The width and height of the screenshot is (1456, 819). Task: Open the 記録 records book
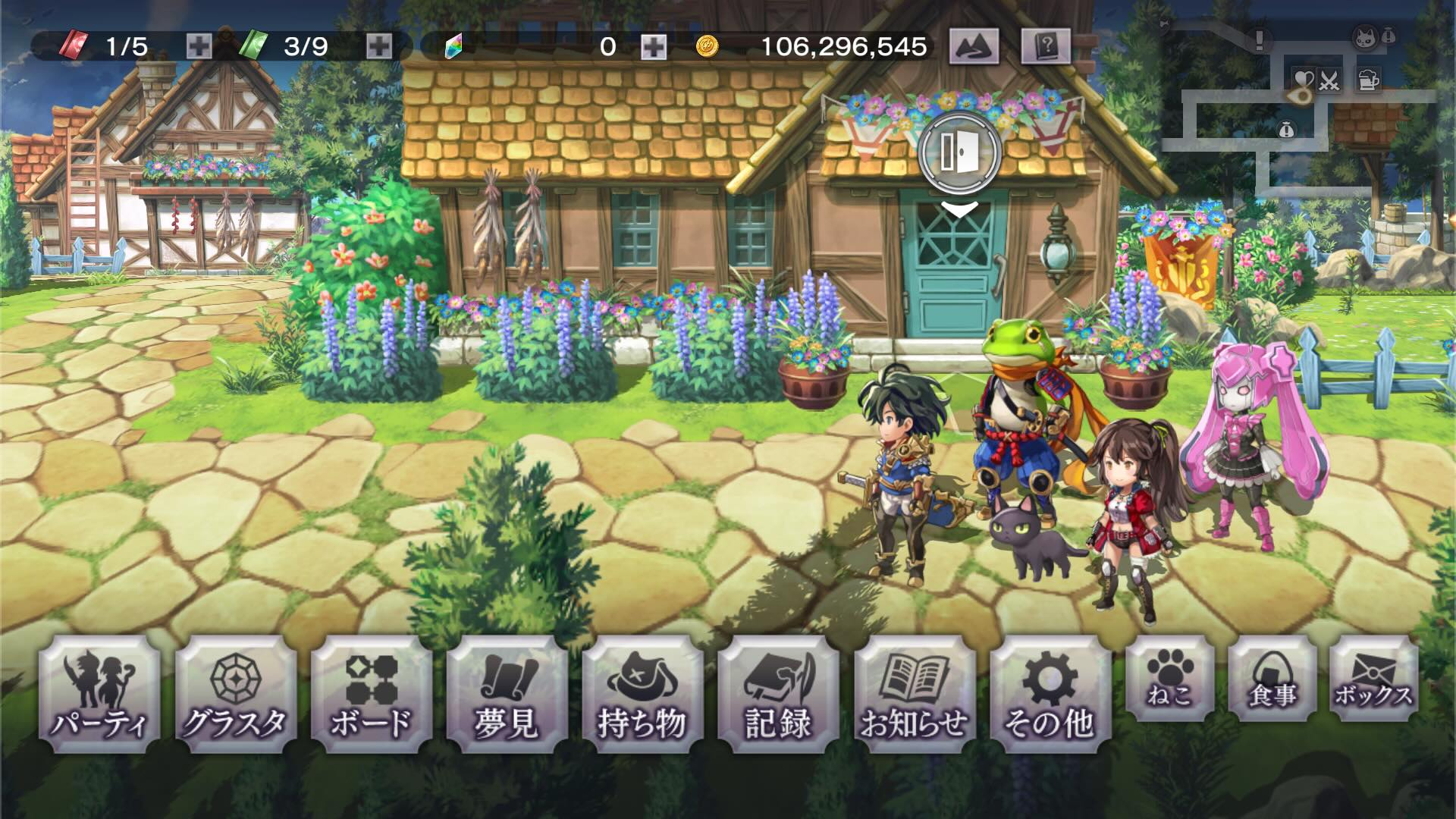coord(778,695)
